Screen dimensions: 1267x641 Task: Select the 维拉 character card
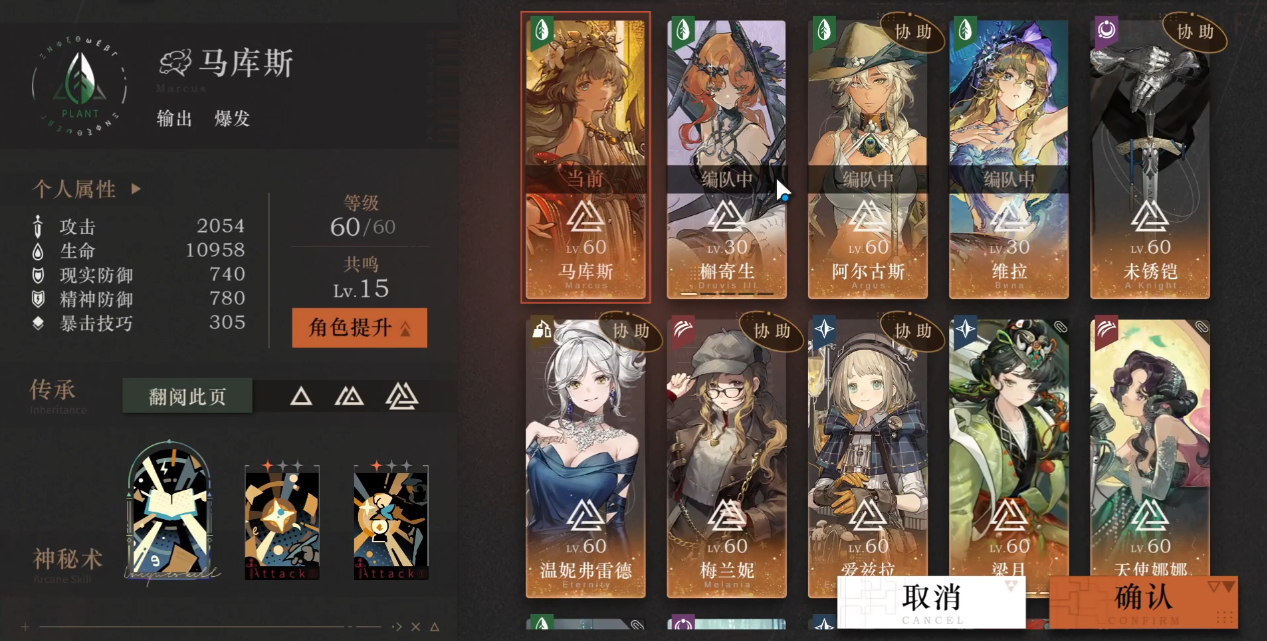tap(1009, 158)
